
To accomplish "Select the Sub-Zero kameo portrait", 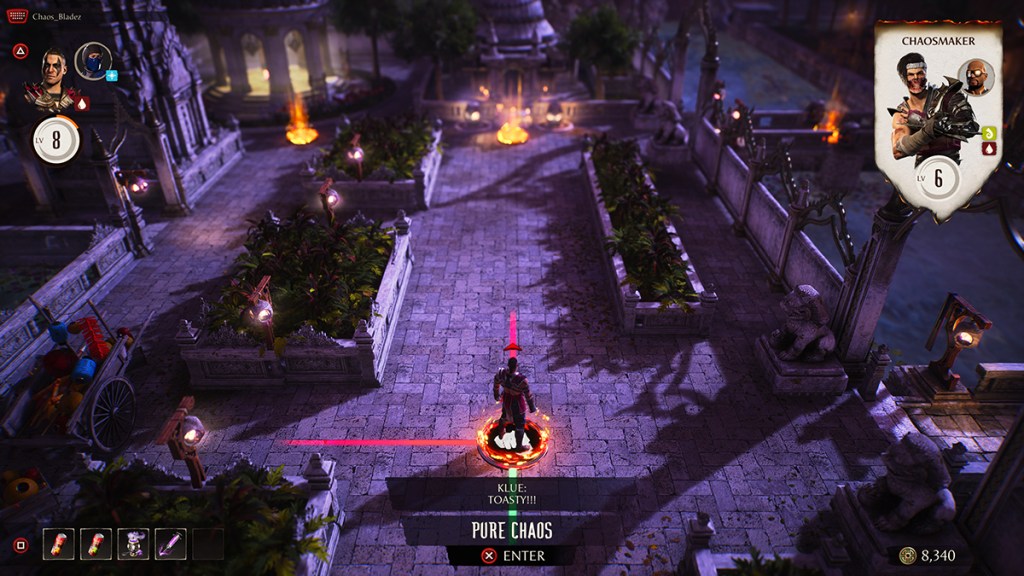I will 92,60.
